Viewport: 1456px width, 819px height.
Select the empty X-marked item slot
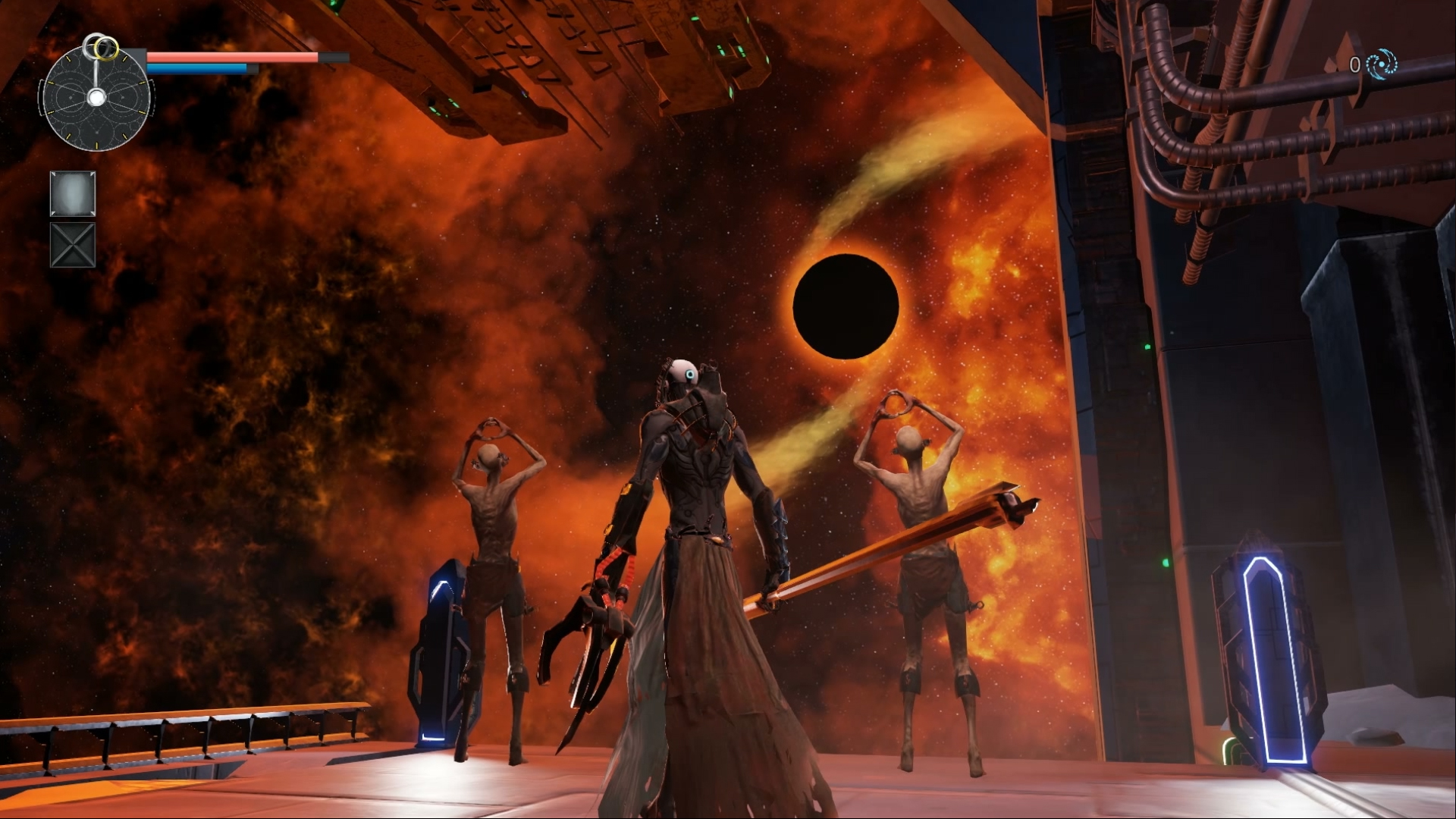point(73,244)
